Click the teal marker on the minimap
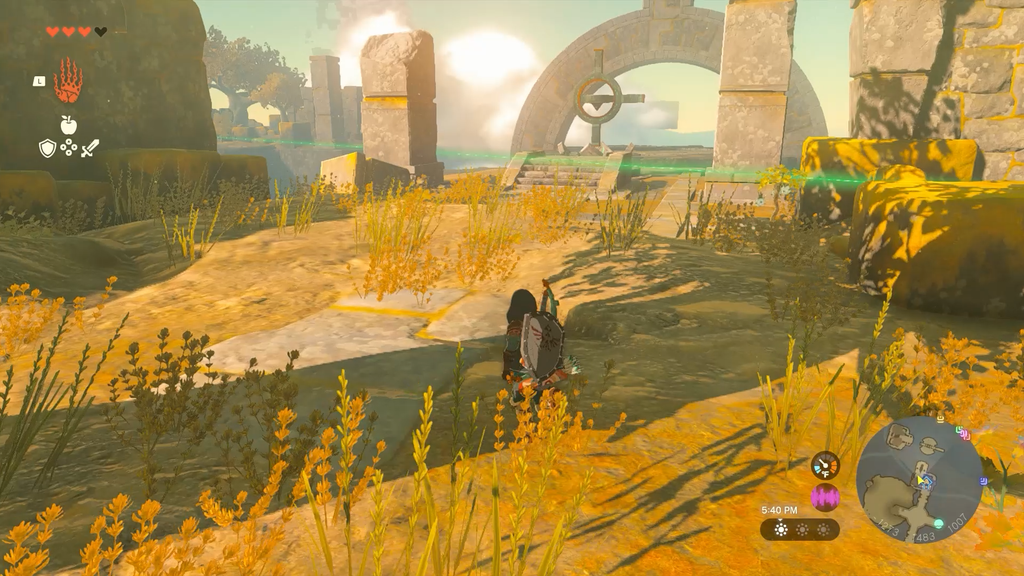Screen dimensions: 1024x576 tap(938, 523)
